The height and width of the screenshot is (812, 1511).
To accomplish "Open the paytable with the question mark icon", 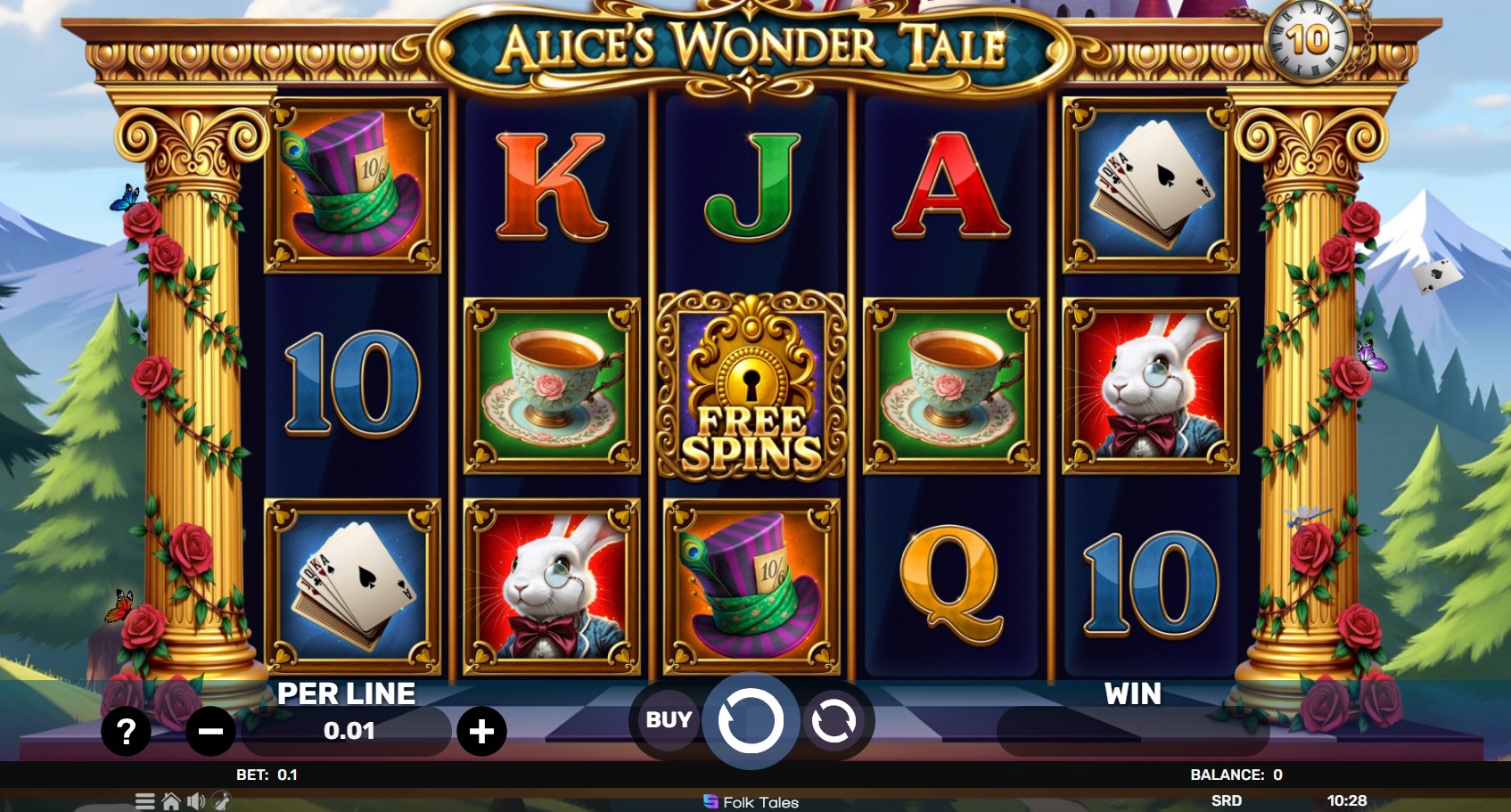I will pos(125,731).
